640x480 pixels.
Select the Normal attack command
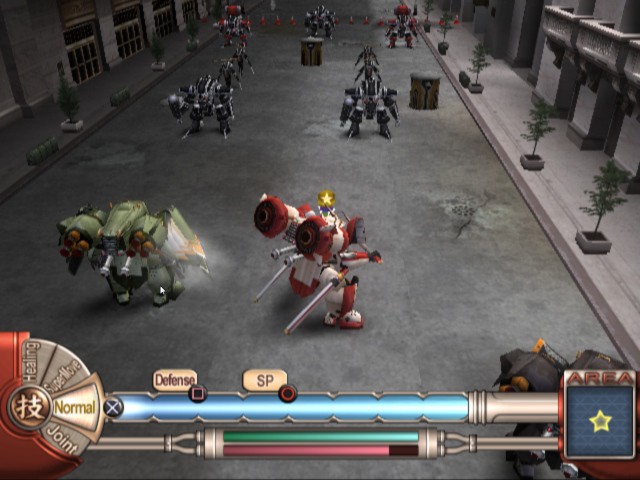75,408
